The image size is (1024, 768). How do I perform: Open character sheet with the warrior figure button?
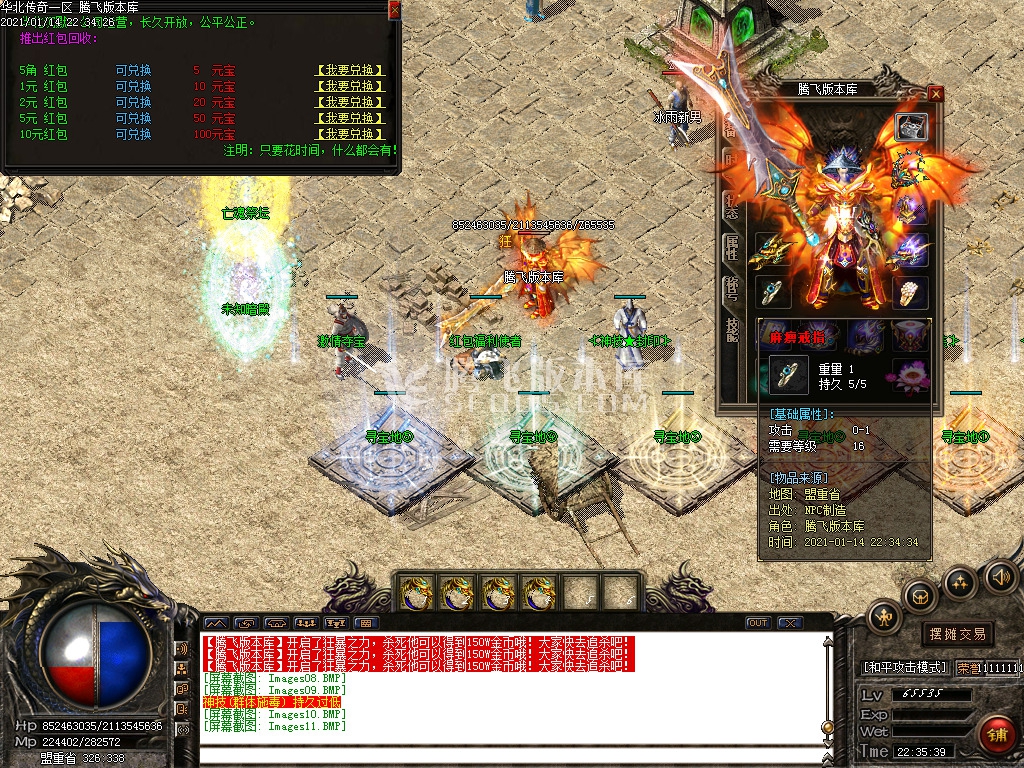tap(884, 616)
